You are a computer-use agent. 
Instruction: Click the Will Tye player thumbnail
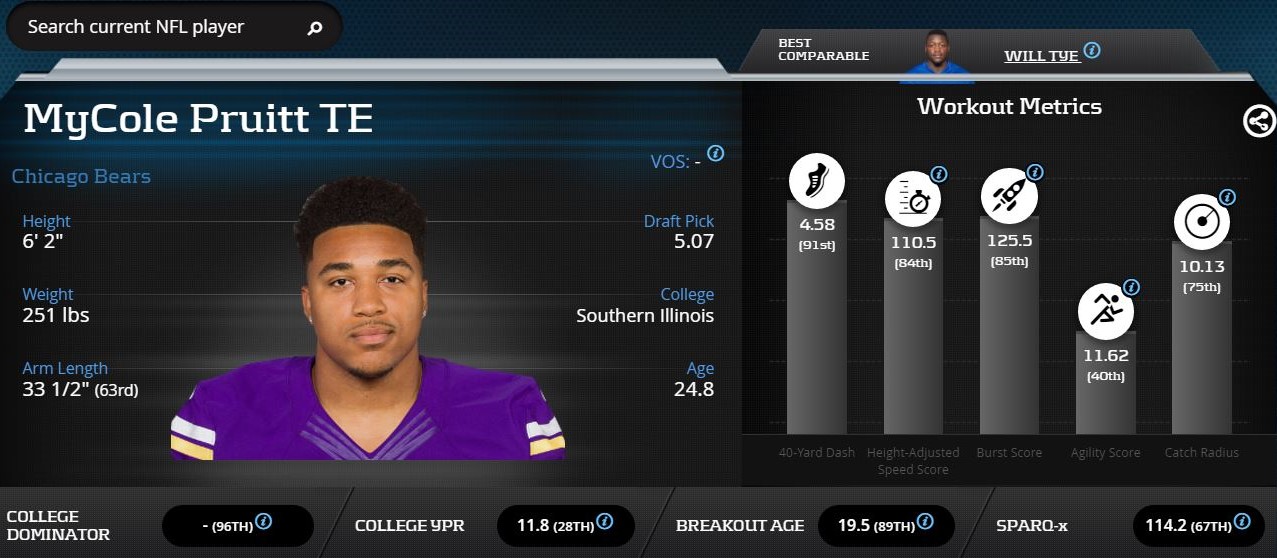939,58
